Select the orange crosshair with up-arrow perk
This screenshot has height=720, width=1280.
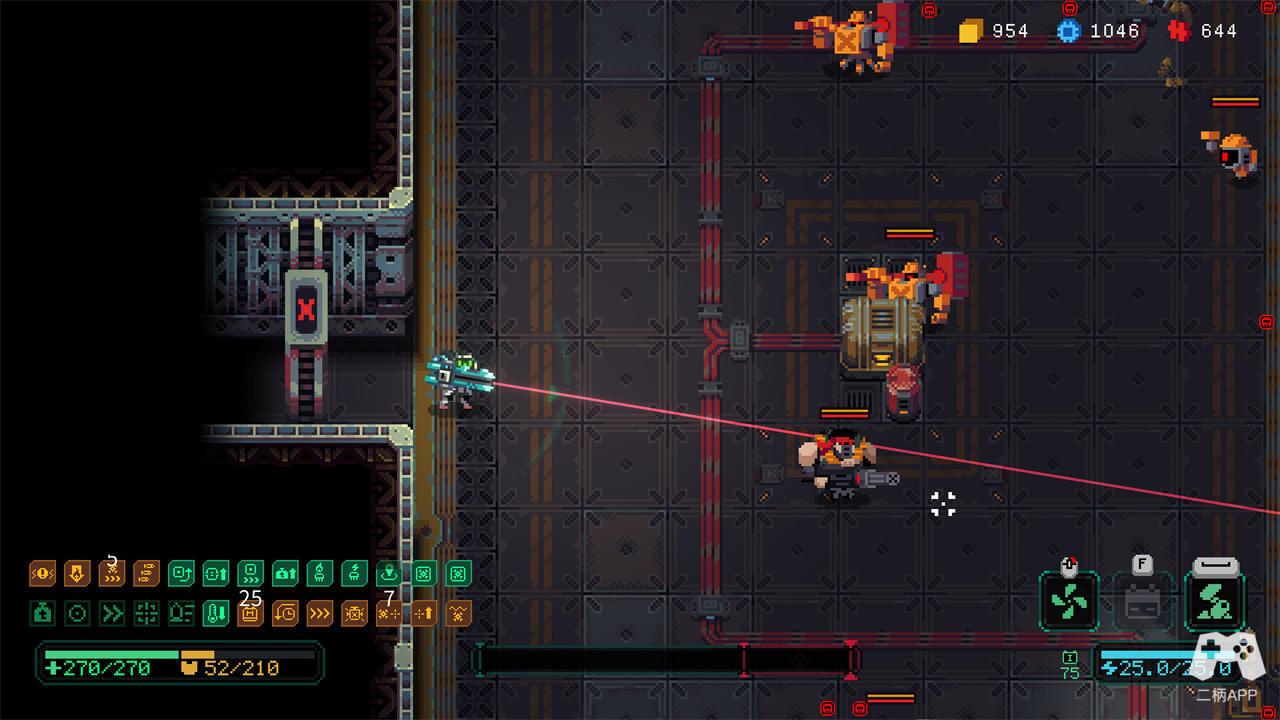click(424, 613)
